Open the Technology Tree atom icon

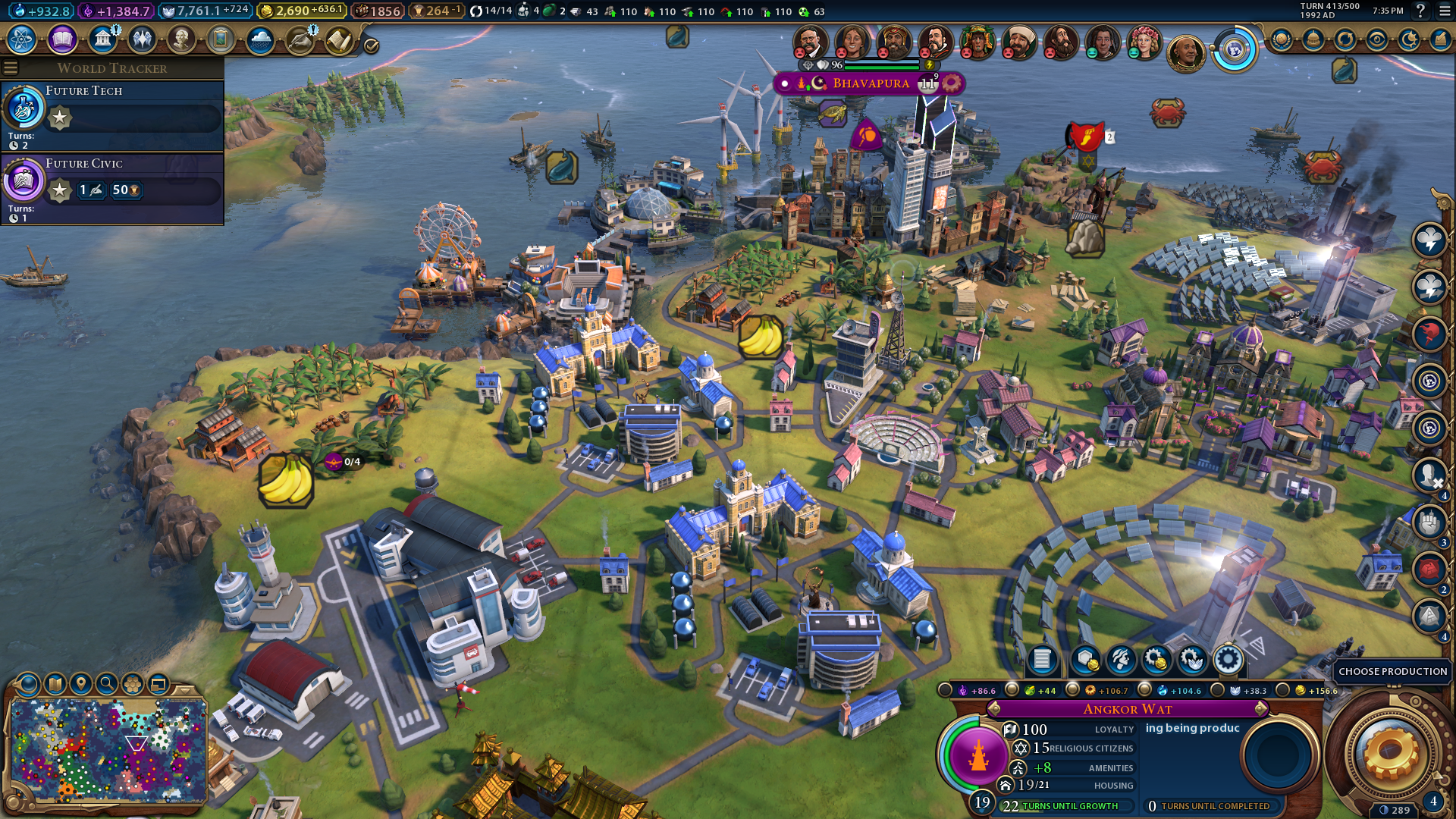22,39
